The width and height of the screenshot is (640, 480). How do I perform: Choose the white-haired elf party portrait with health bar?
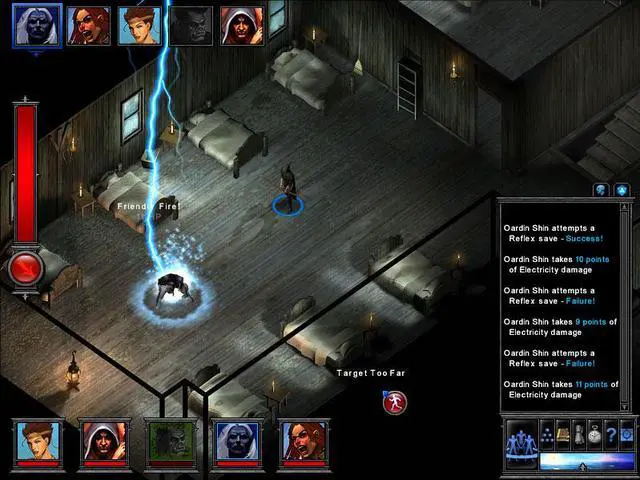point(236,442)
